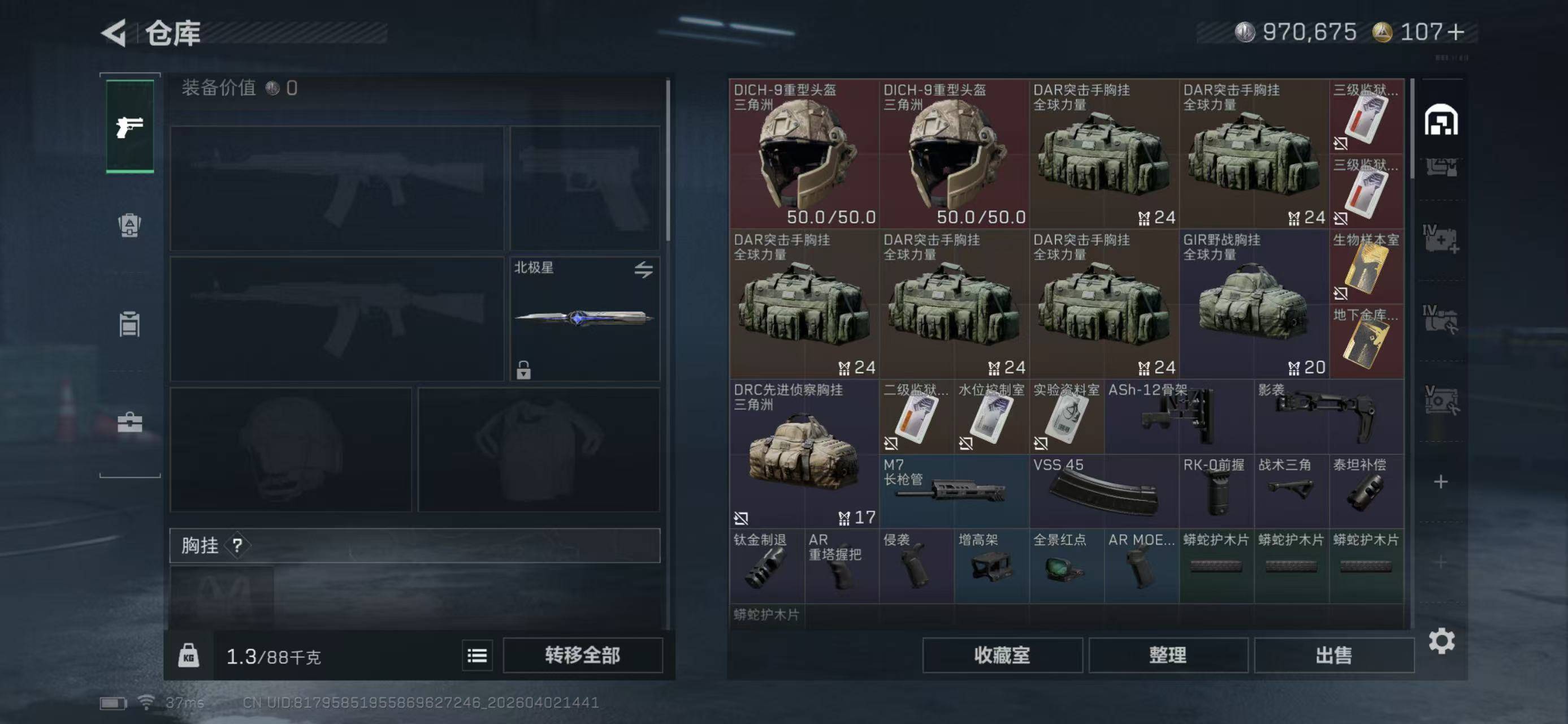1568x724 pixels.
Task: Transfer everything with 转移全部
Action: [583, 655]
